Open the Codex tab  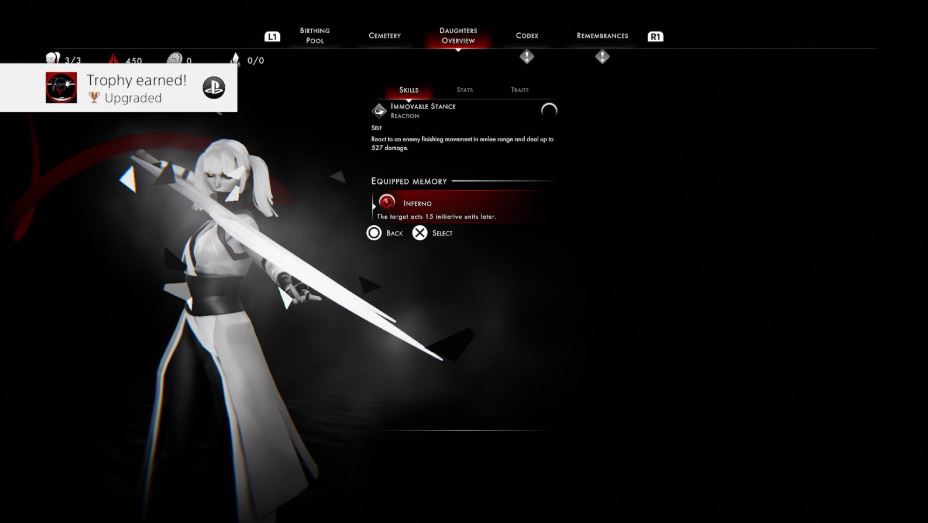click(x=527, y=36)
